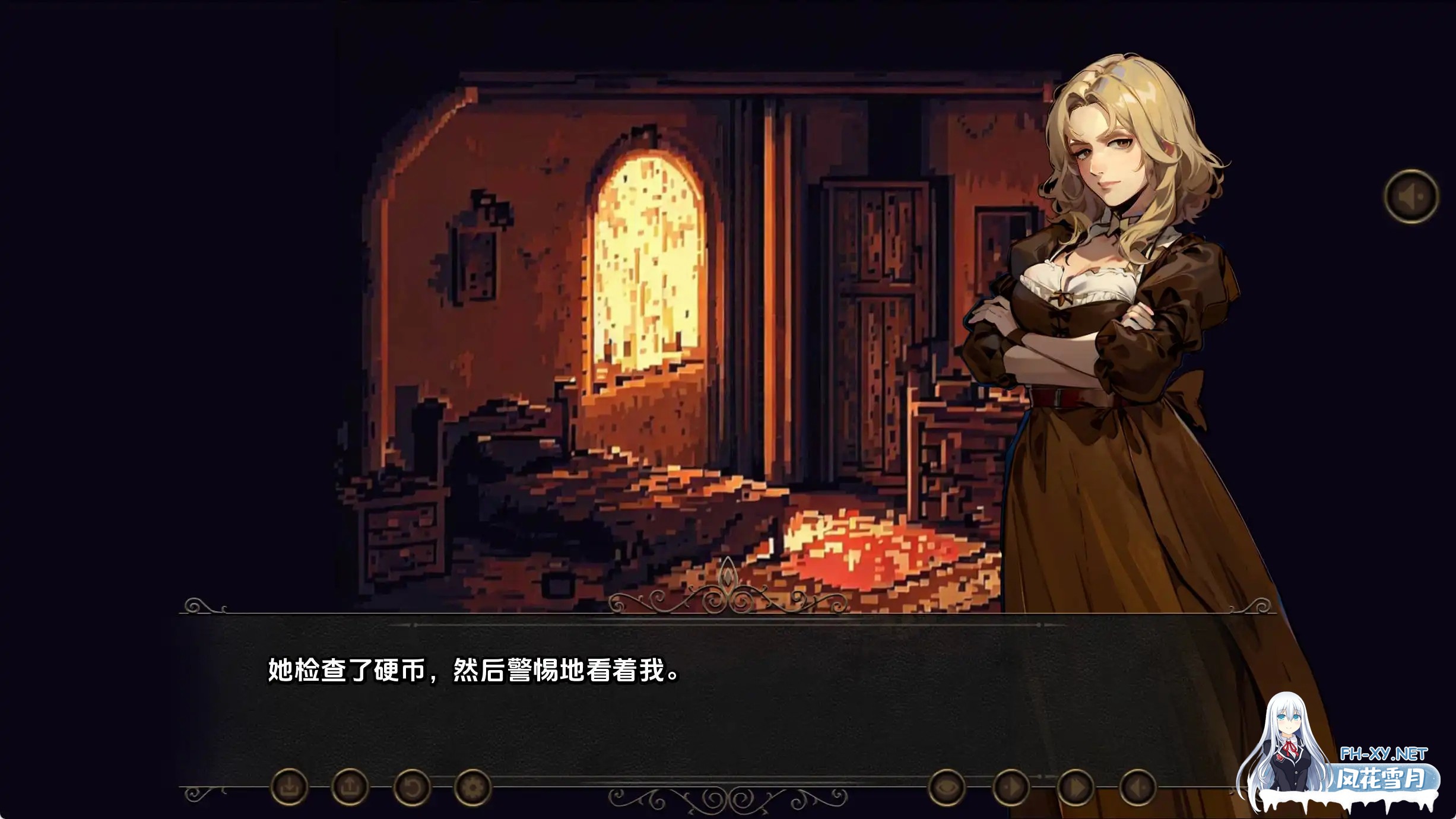Save the game using the download icon
Screen dimensions: 1456x819
pos(289,786)
